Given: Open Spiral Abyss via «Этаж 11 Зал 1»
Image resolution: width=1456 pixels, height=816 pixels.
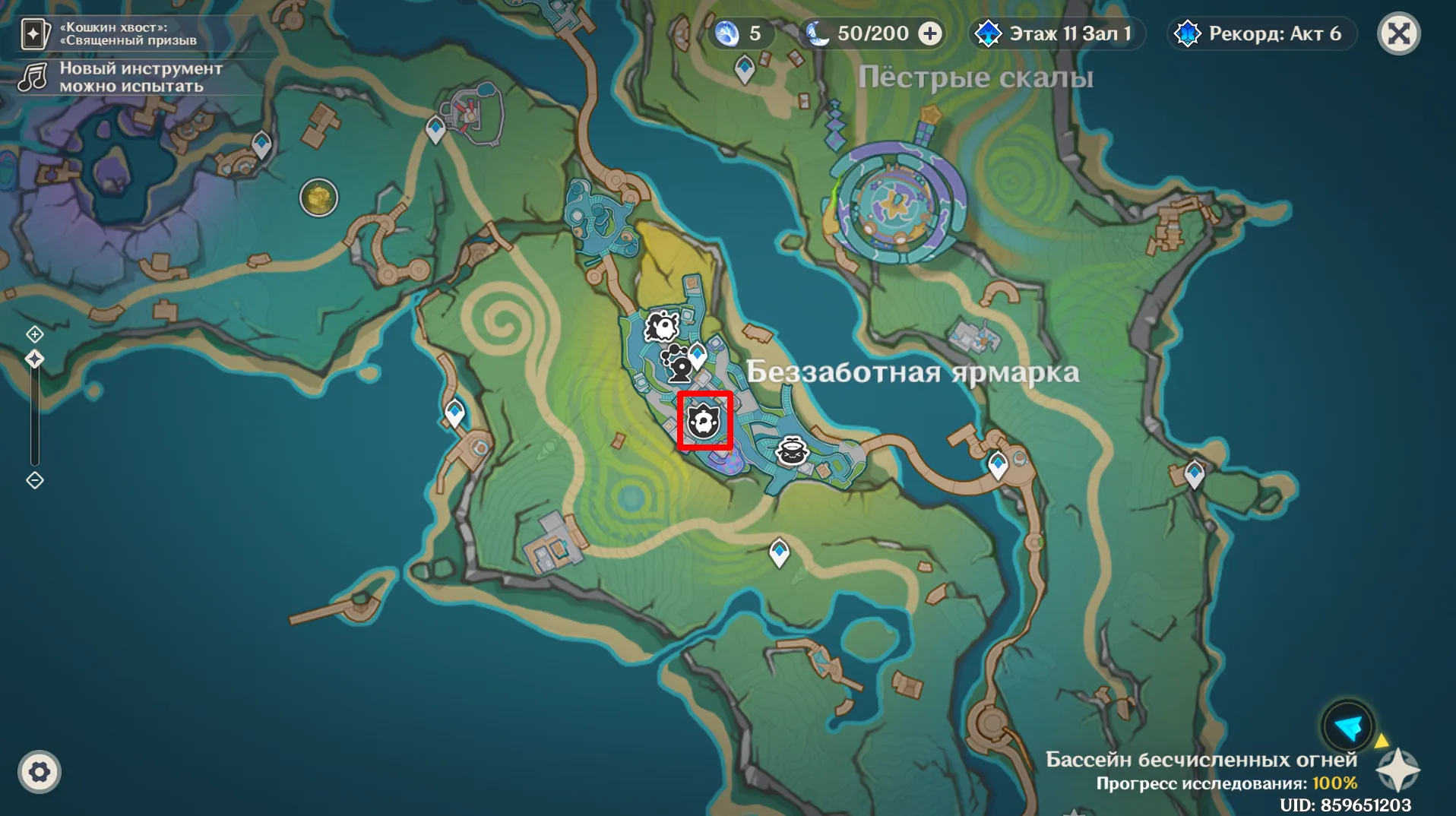Looking at the screenshot, I should coord(1056,33).
